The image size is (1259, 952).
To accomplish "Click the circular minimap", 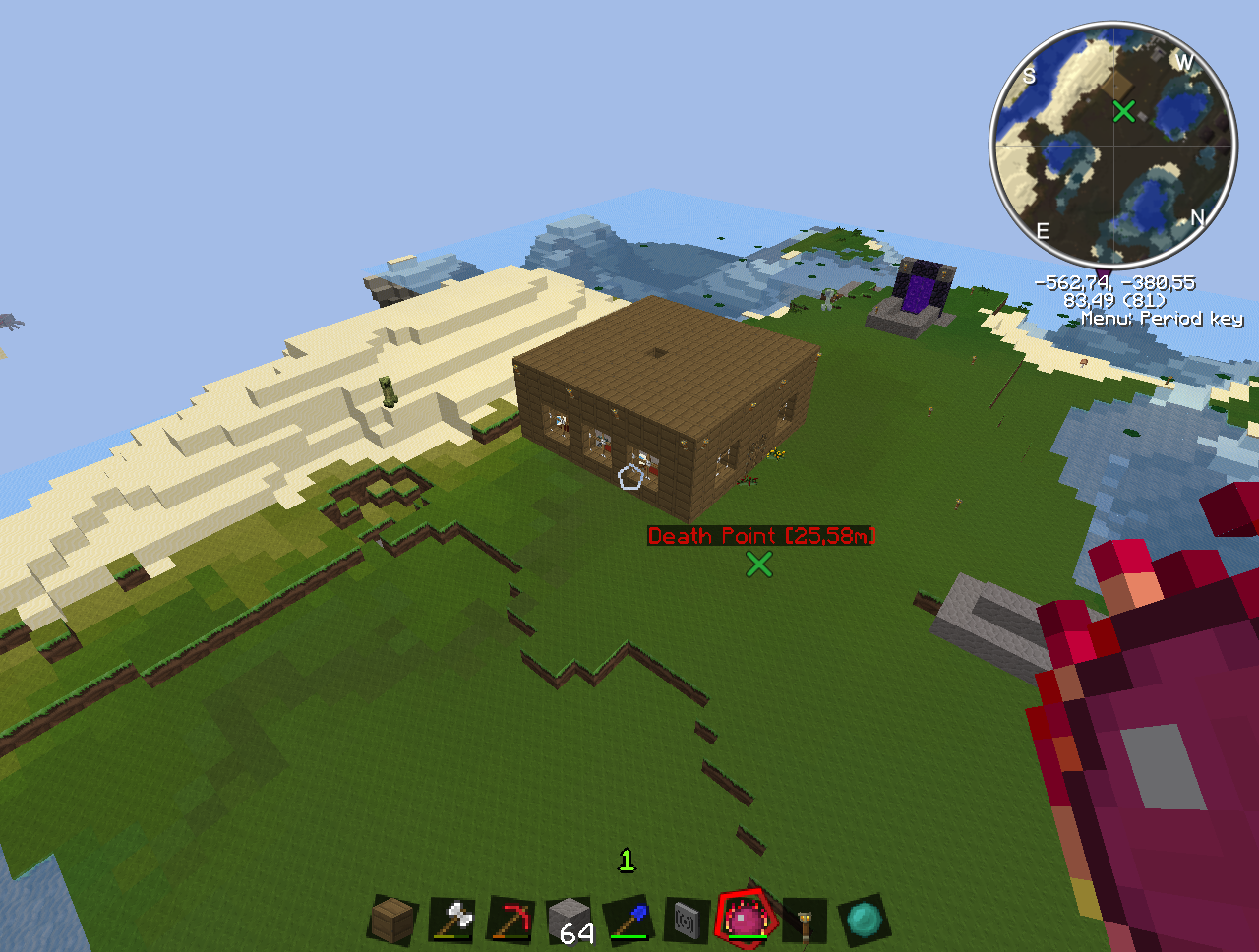I will (x=1112, y=146).
